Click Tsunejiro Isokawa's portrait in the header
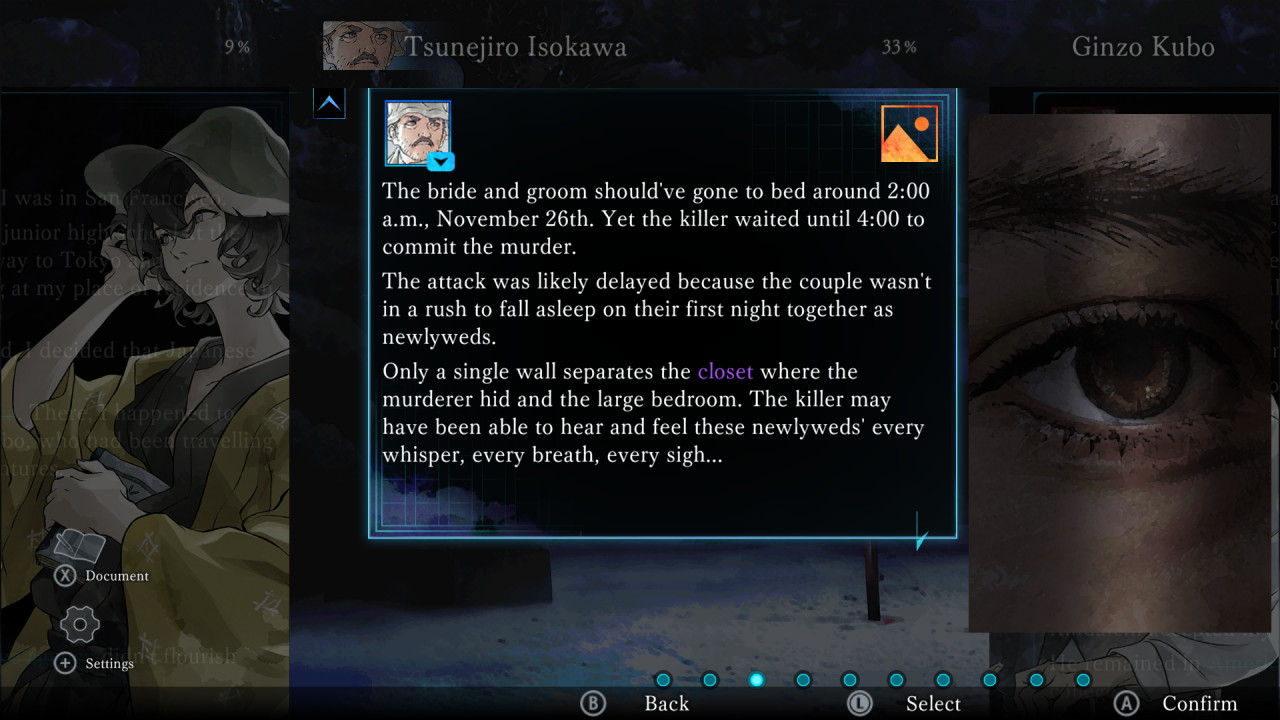The image size is (1280, 720). pyautogui.click(x=357, y=45)
